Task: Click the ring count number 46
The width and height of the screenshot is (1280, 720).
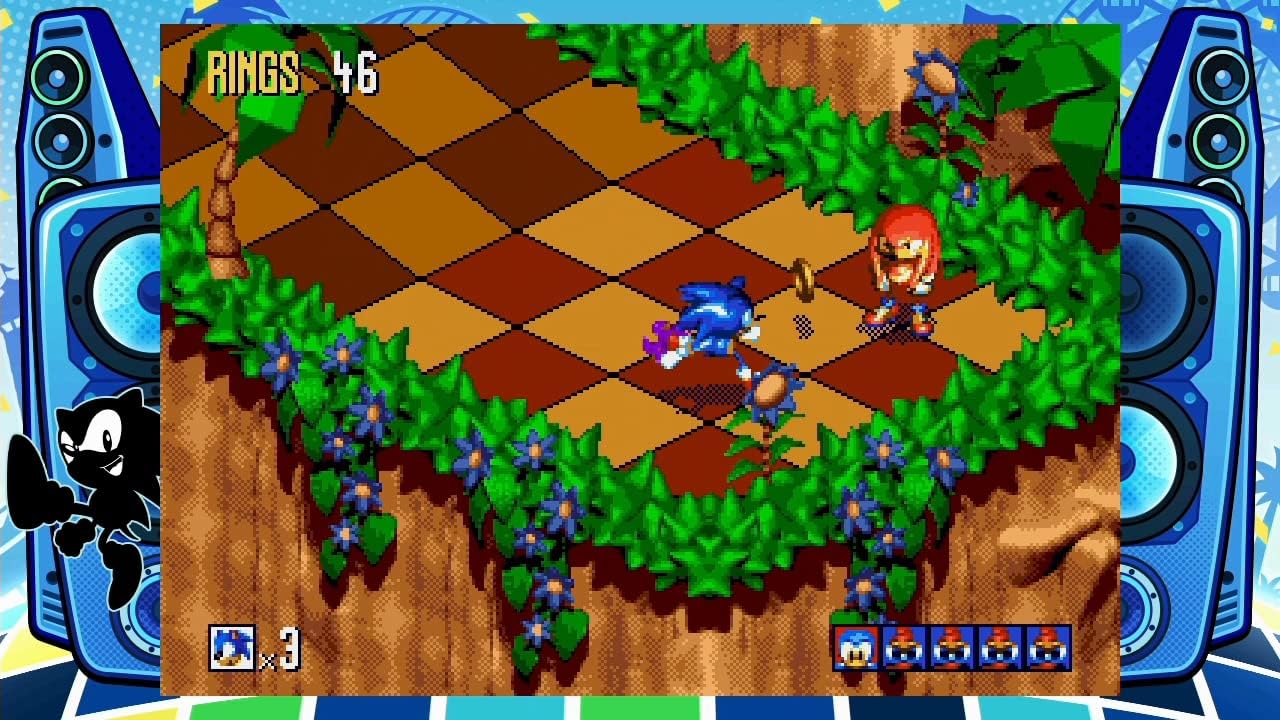Action: [x=356, y=70]
